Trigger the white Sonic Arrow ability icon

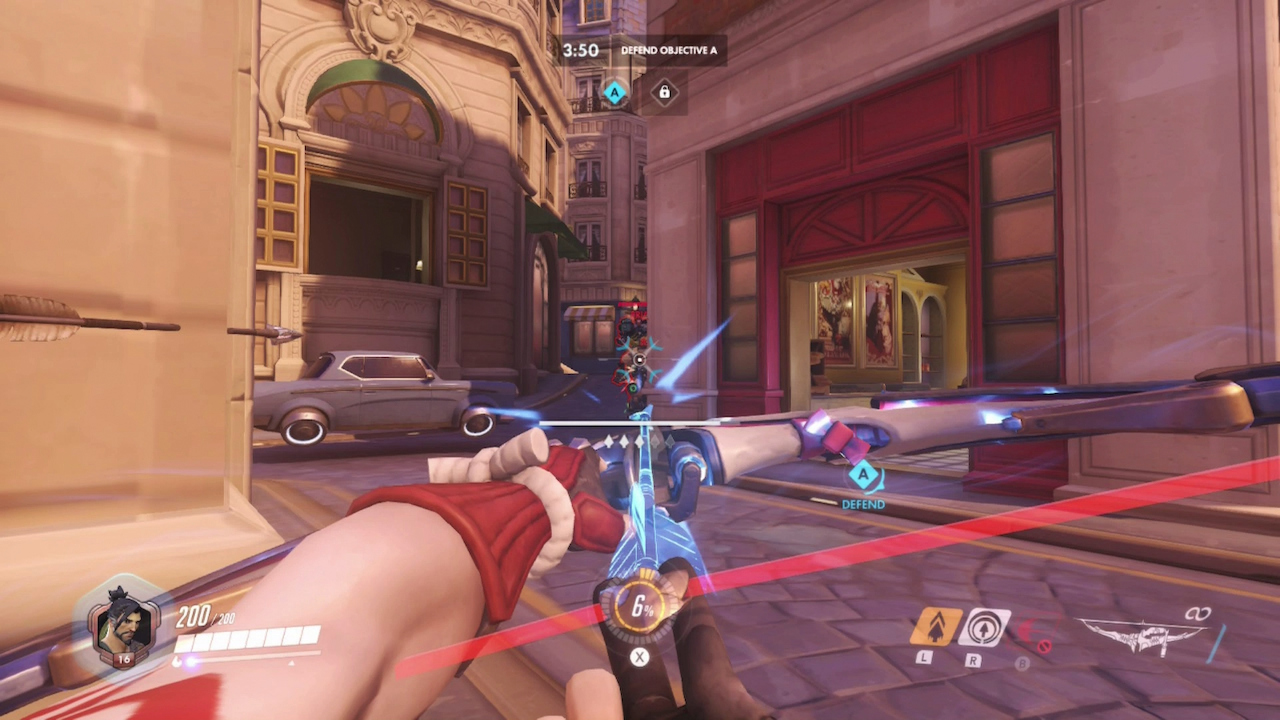coord(984,627)
